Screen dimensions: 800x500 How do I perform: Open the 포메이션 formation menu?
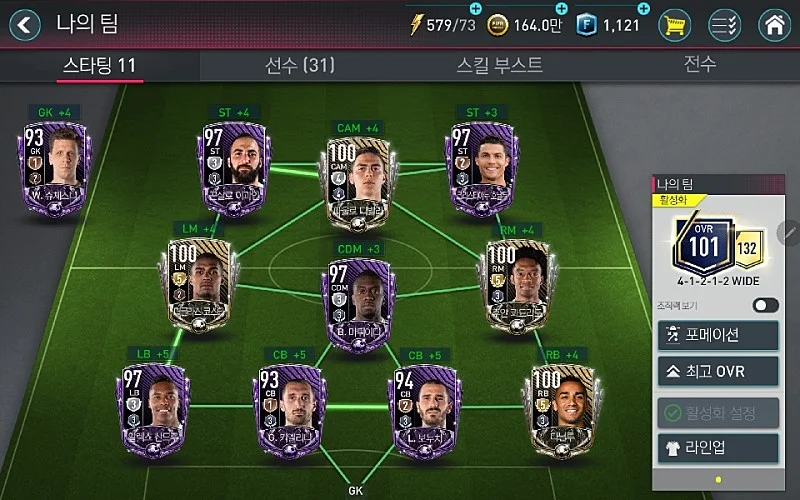pyautogui.click(x=716, y=335)
